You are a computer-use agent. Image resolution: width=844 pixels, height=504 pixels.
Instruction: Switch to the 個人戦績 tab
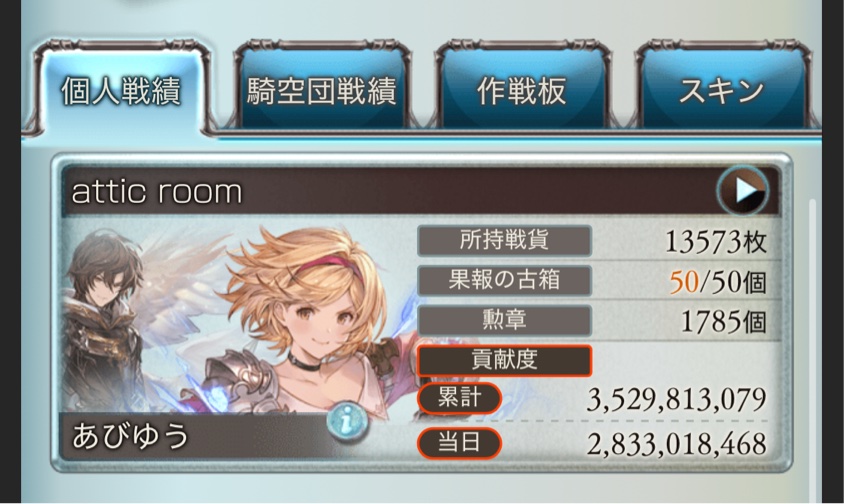[x=119, y=92]
